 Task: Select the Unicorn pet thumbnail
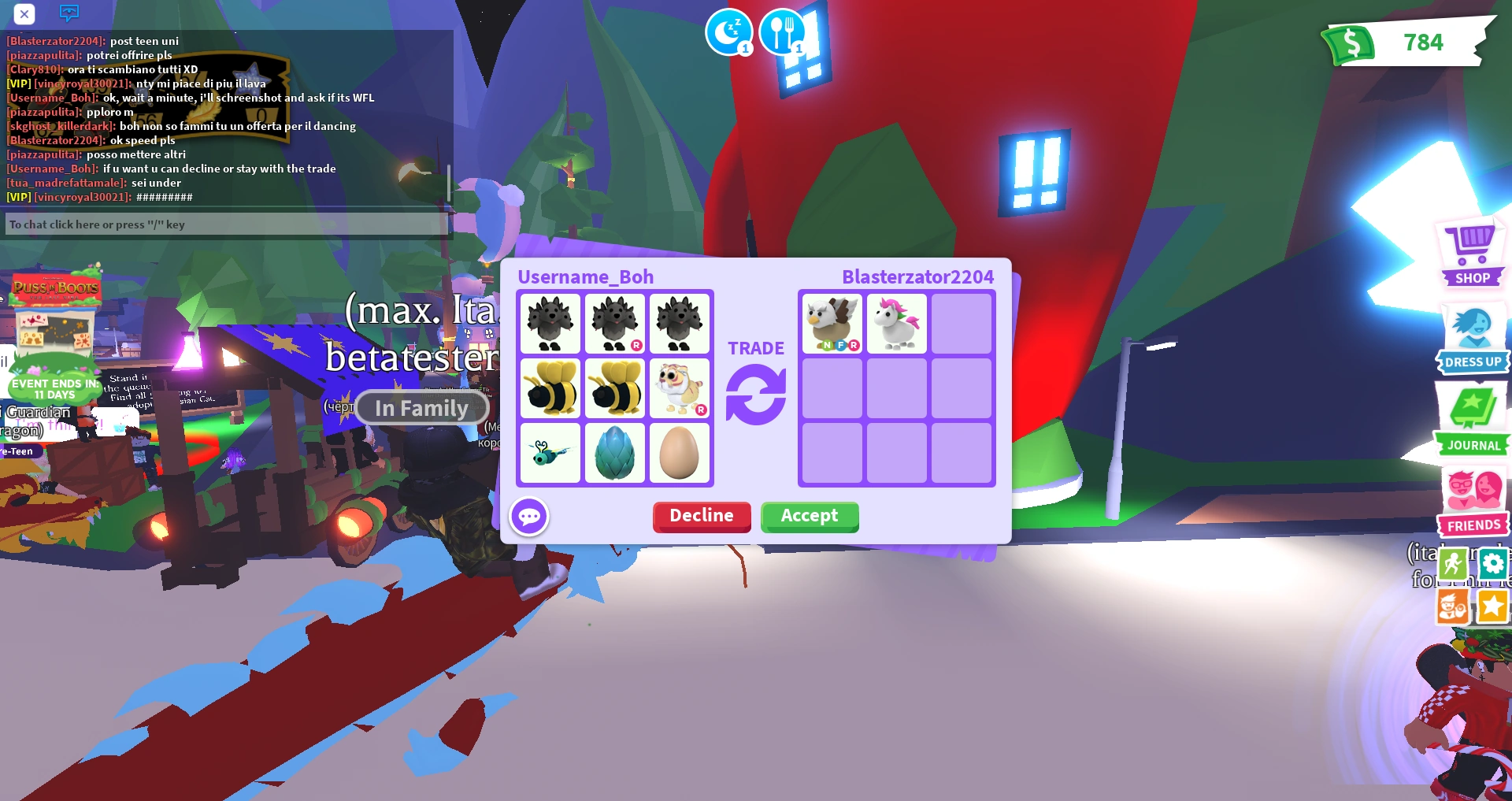coord(896,322)
